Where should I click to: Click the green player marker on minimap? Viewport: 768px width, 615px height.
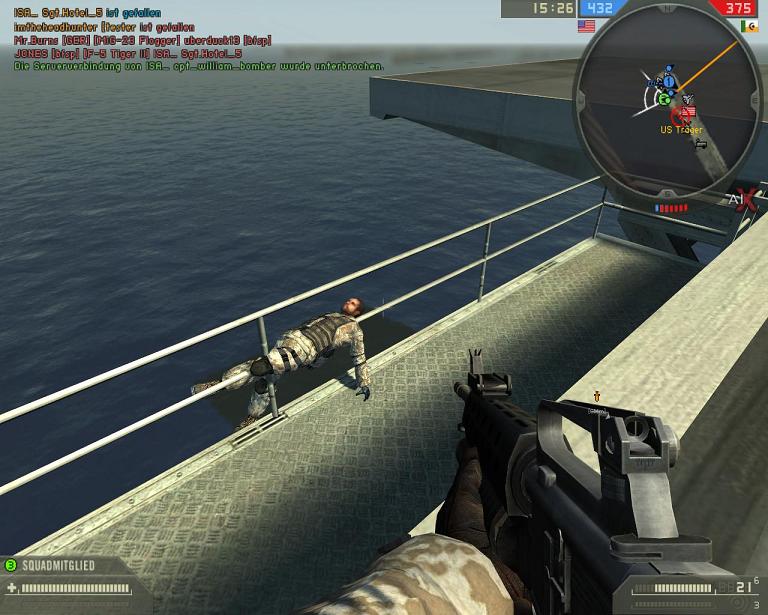[663, 99]
